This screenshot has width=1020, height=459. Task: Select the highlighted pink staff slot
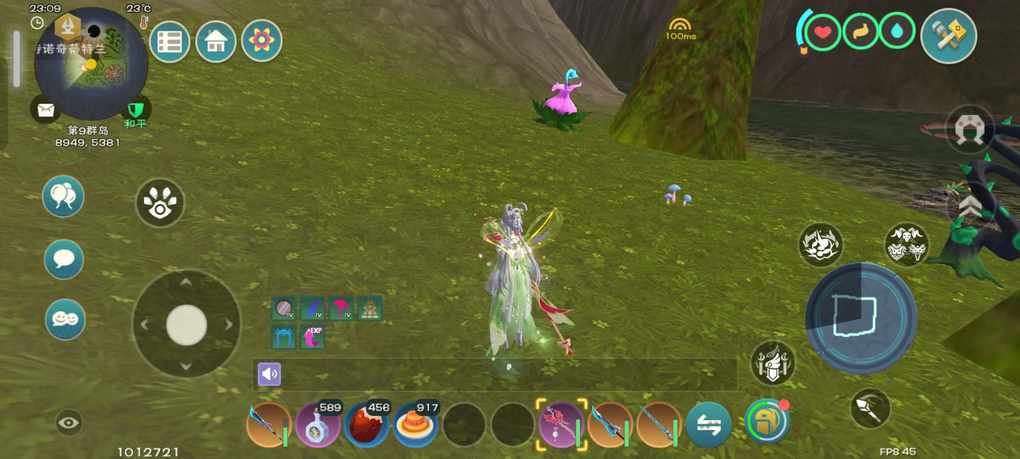[x=561, y=425]
